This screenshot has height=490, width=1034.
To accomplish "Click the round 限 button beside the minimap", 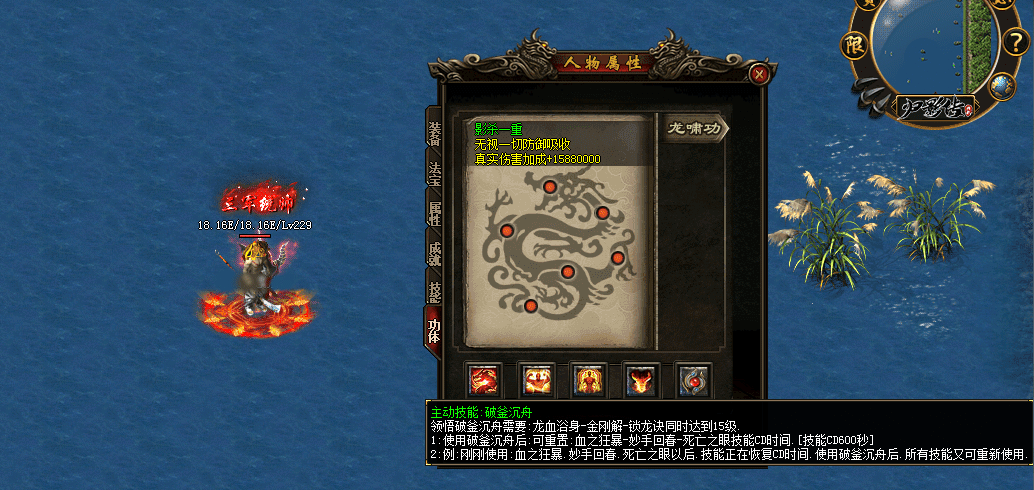I will point(853,44).
